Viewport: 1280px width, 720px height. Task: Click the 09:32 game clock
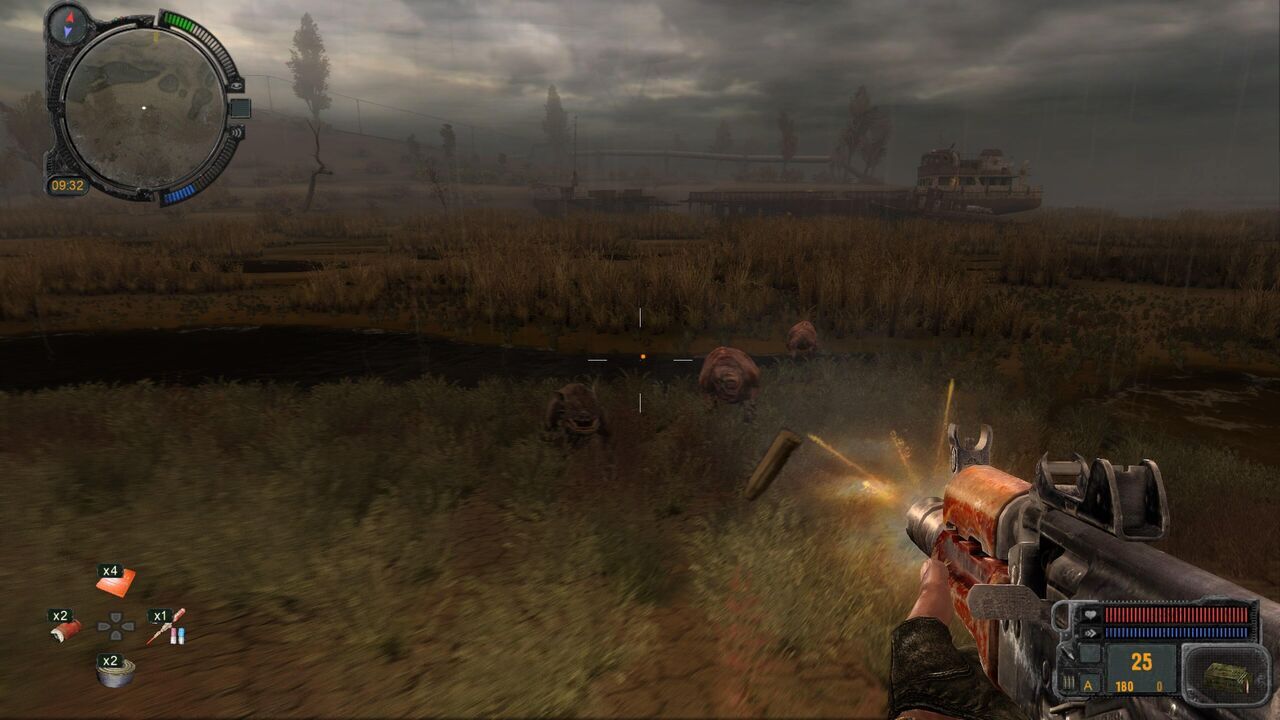coord(68,184)
